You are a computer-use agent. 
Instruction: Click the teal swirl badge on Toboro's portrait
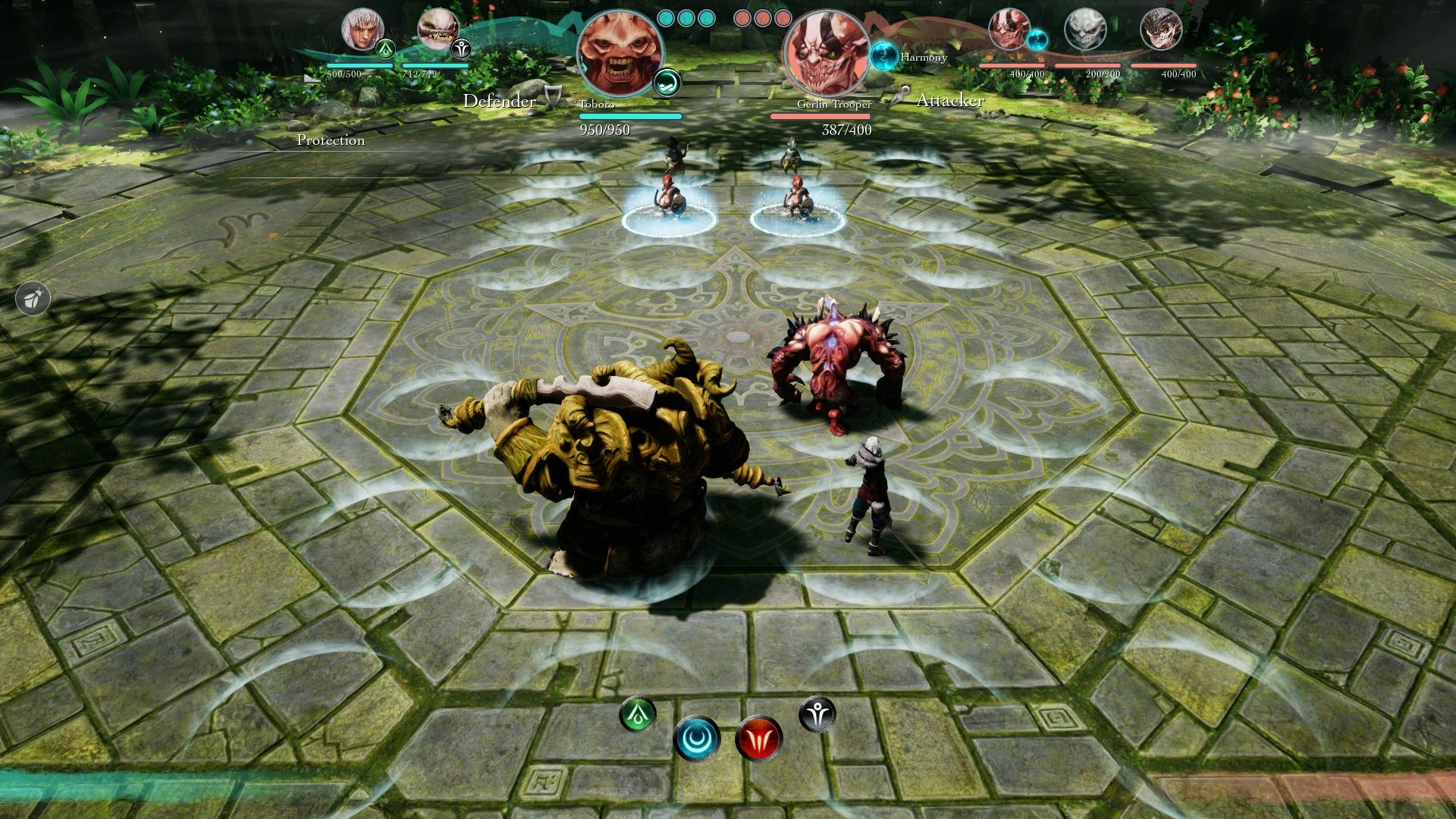667,82
